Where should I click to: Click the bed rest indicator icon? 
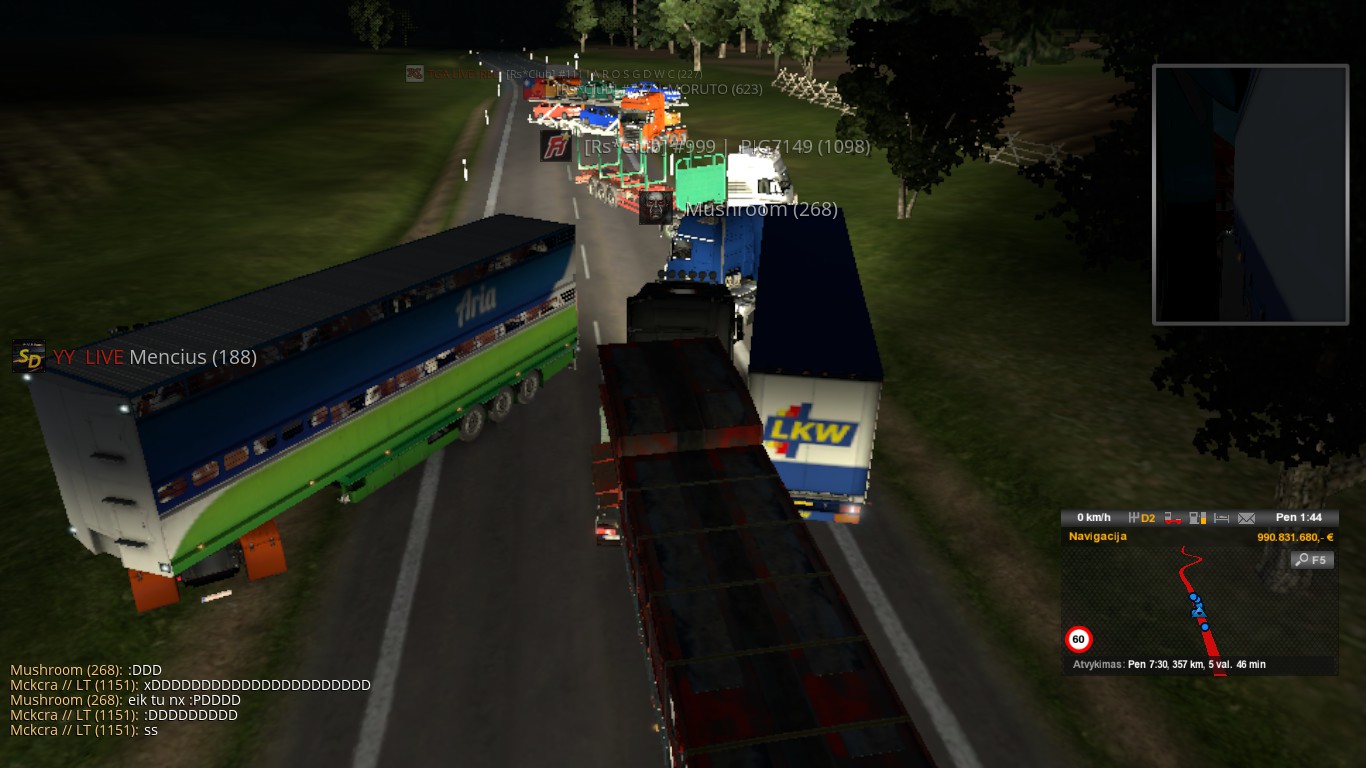tap(1221, 518)
